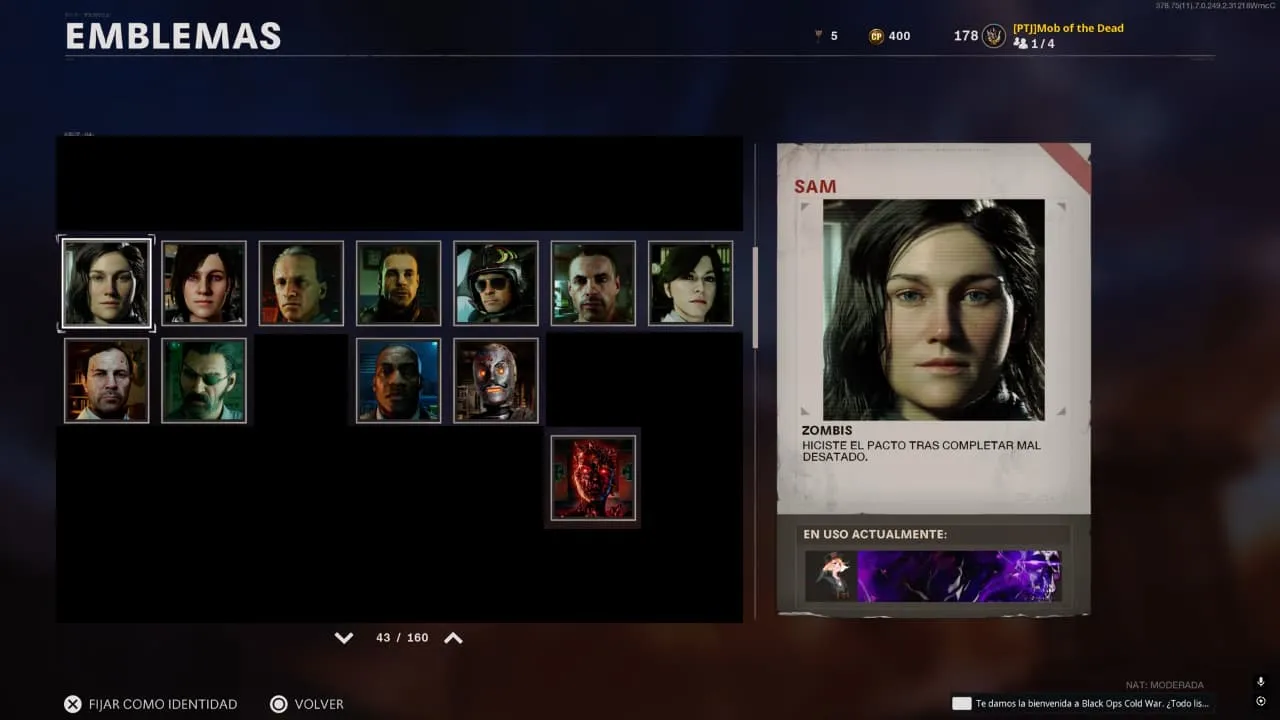The height and width of the screenshot is (720, 1280).
Task: Select the highlighted Sam emblem tile
Action: [107, 283]
